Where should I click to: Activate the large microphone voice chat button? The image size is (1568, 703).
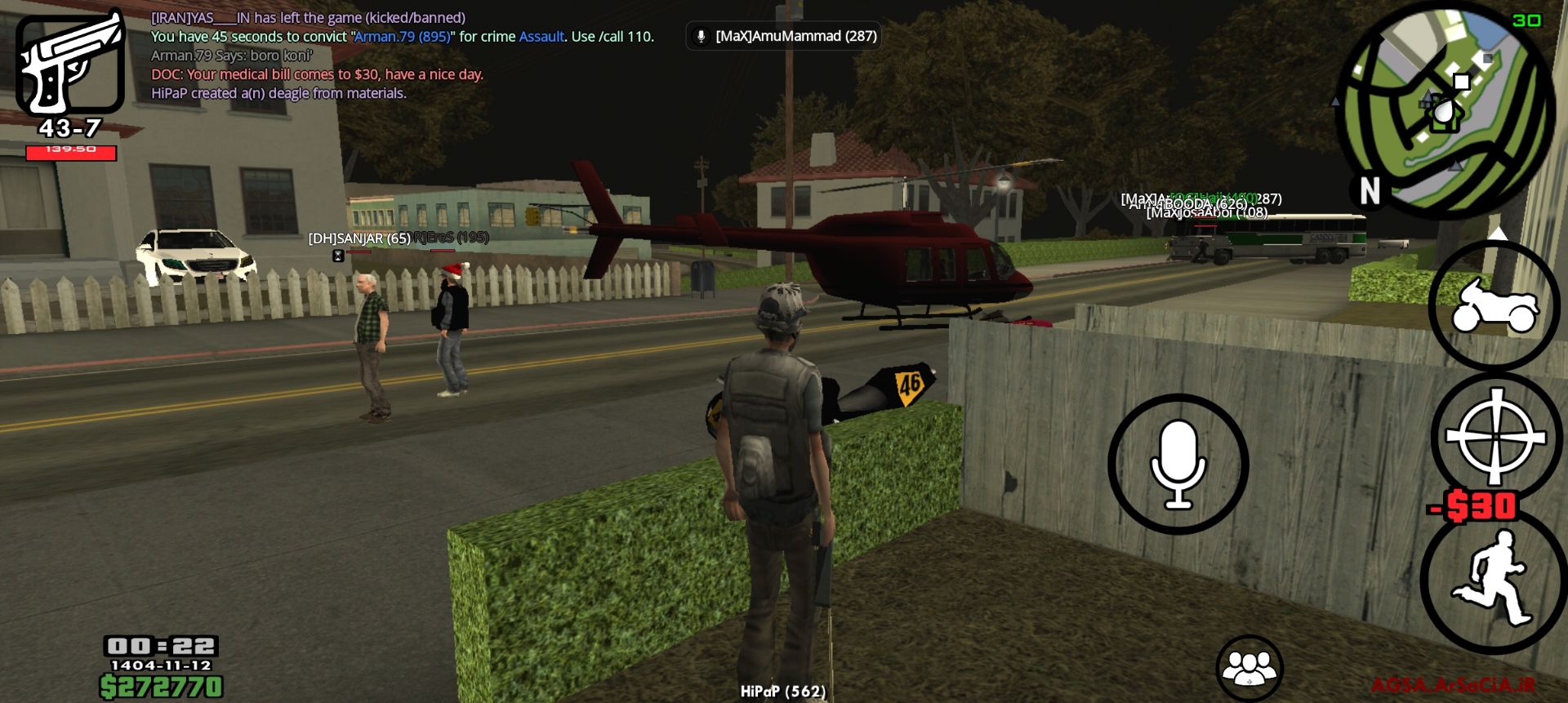(1178, 464)
